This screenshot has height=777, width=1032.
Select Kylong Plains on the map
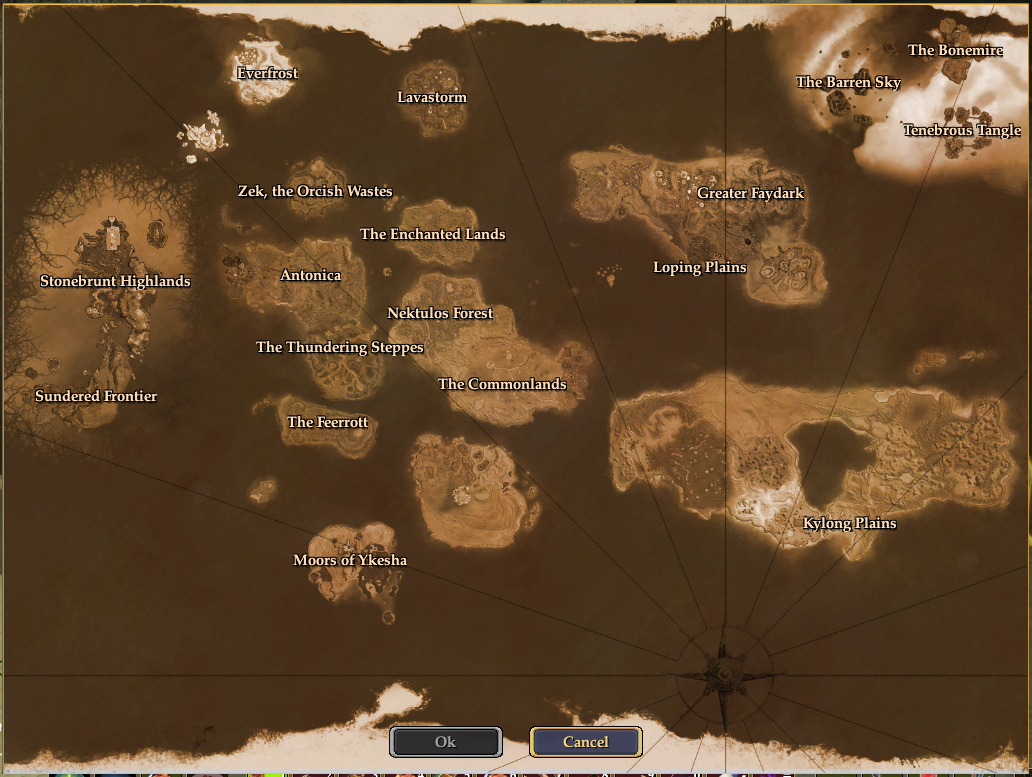coord(850,523)
